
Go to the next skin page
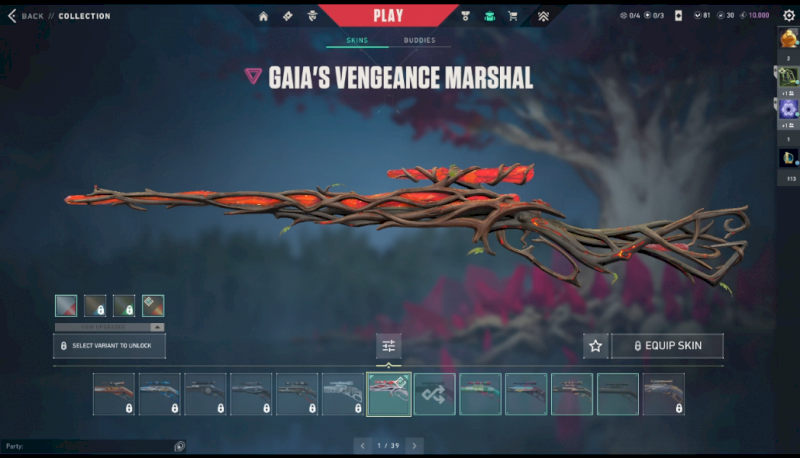coord(415,445)
